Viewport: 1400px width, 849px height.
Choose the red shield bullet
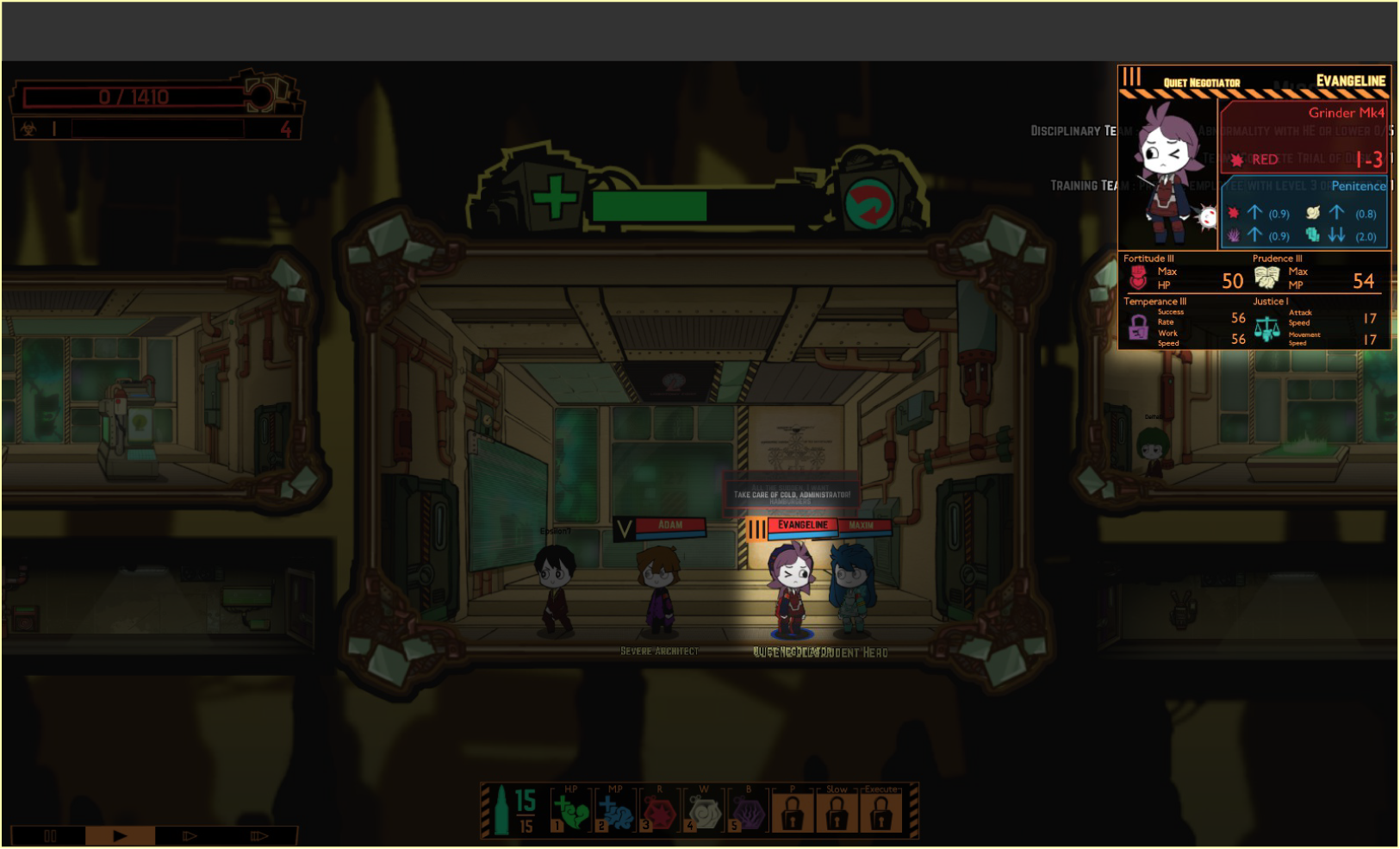[659, 811]
